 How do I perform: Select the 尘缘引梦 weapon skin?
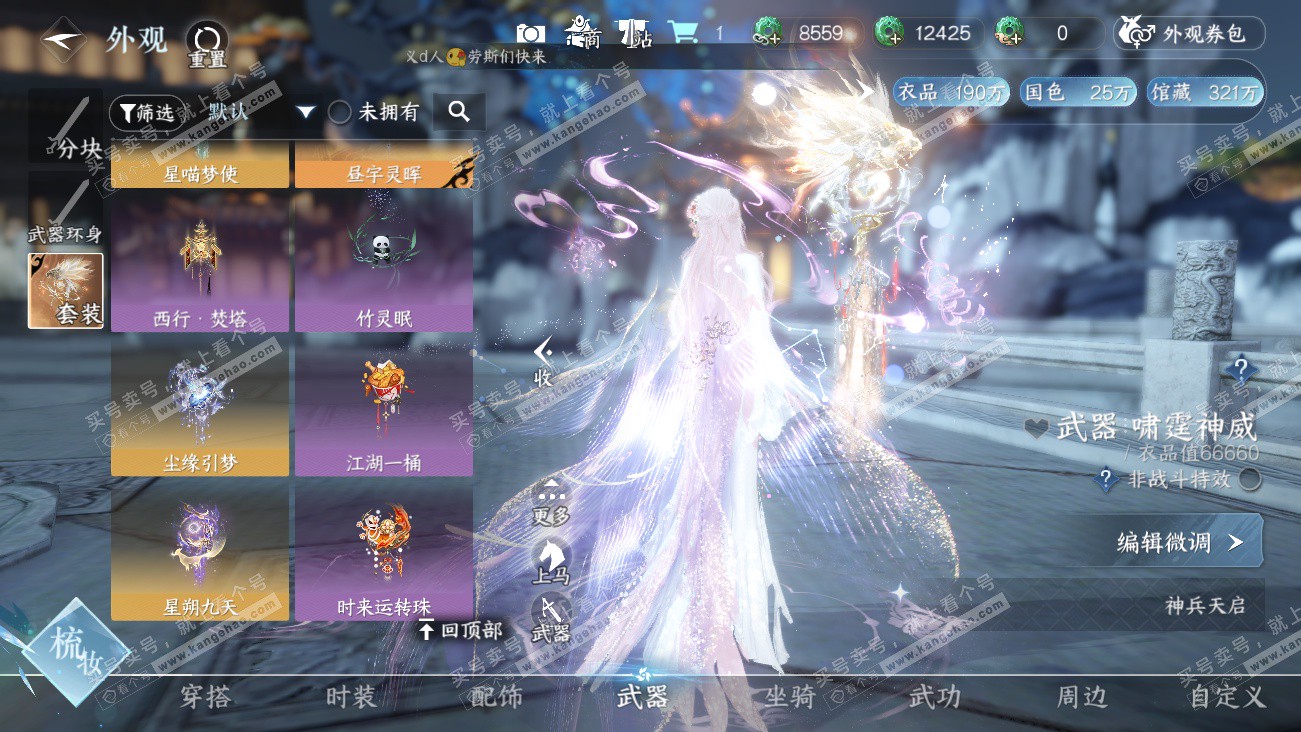pos(200,408)
